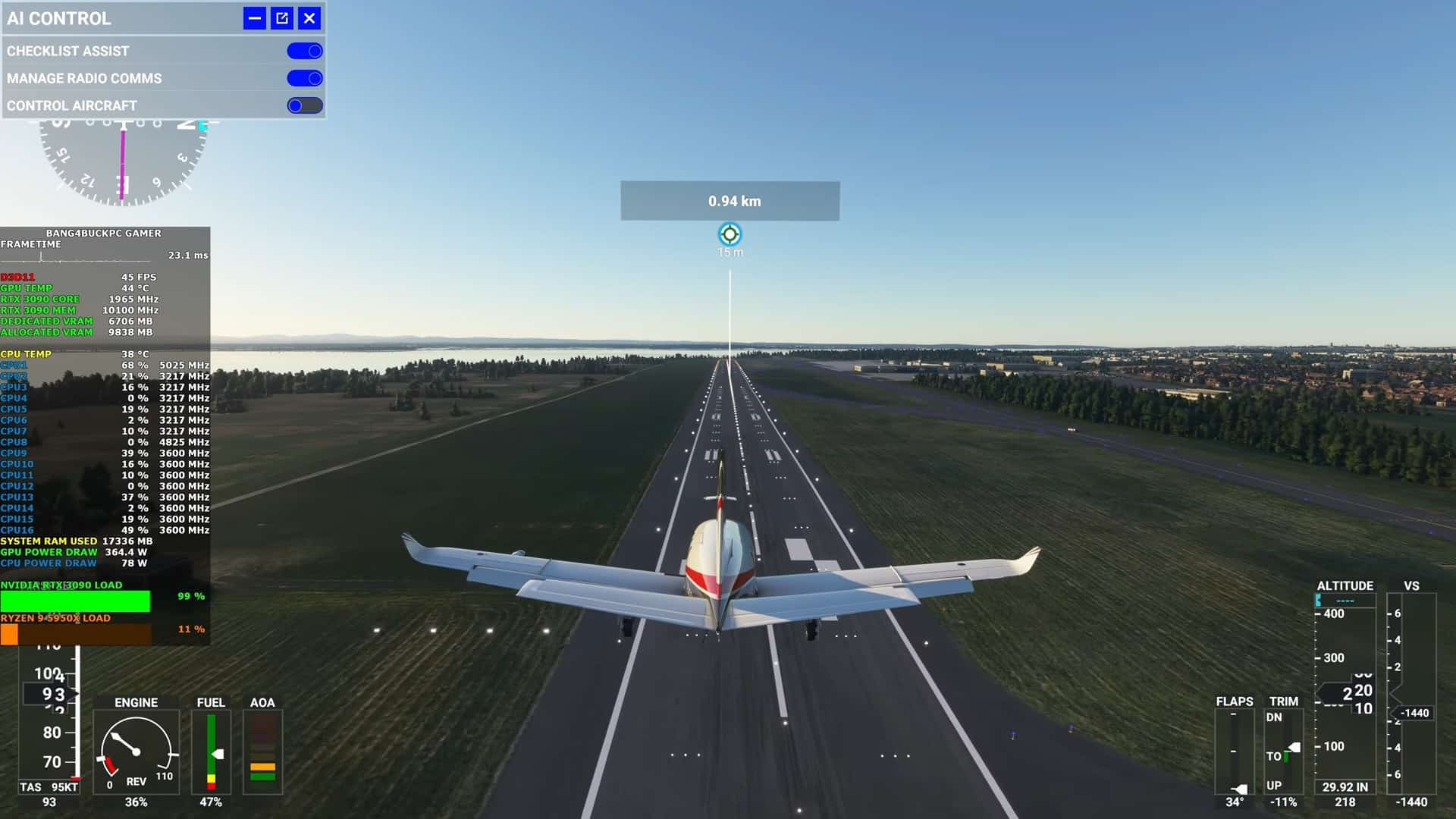The image size is (1456, 819).
Task: Click the TRIM indicator showing -11%
Action: coord(1284,802)
